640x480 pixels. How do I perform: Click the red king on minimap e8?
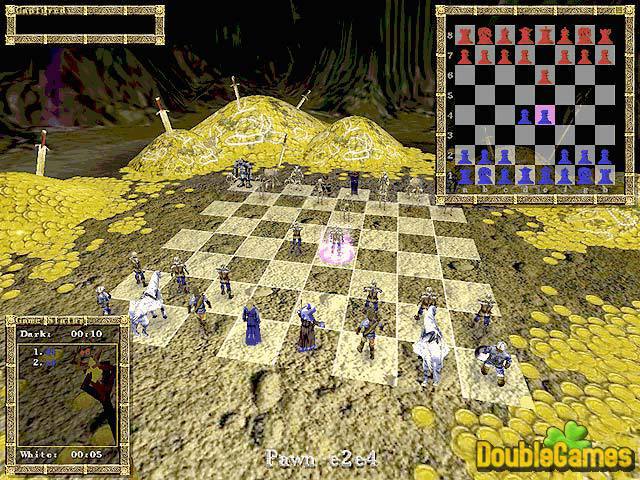click(545, 36)
